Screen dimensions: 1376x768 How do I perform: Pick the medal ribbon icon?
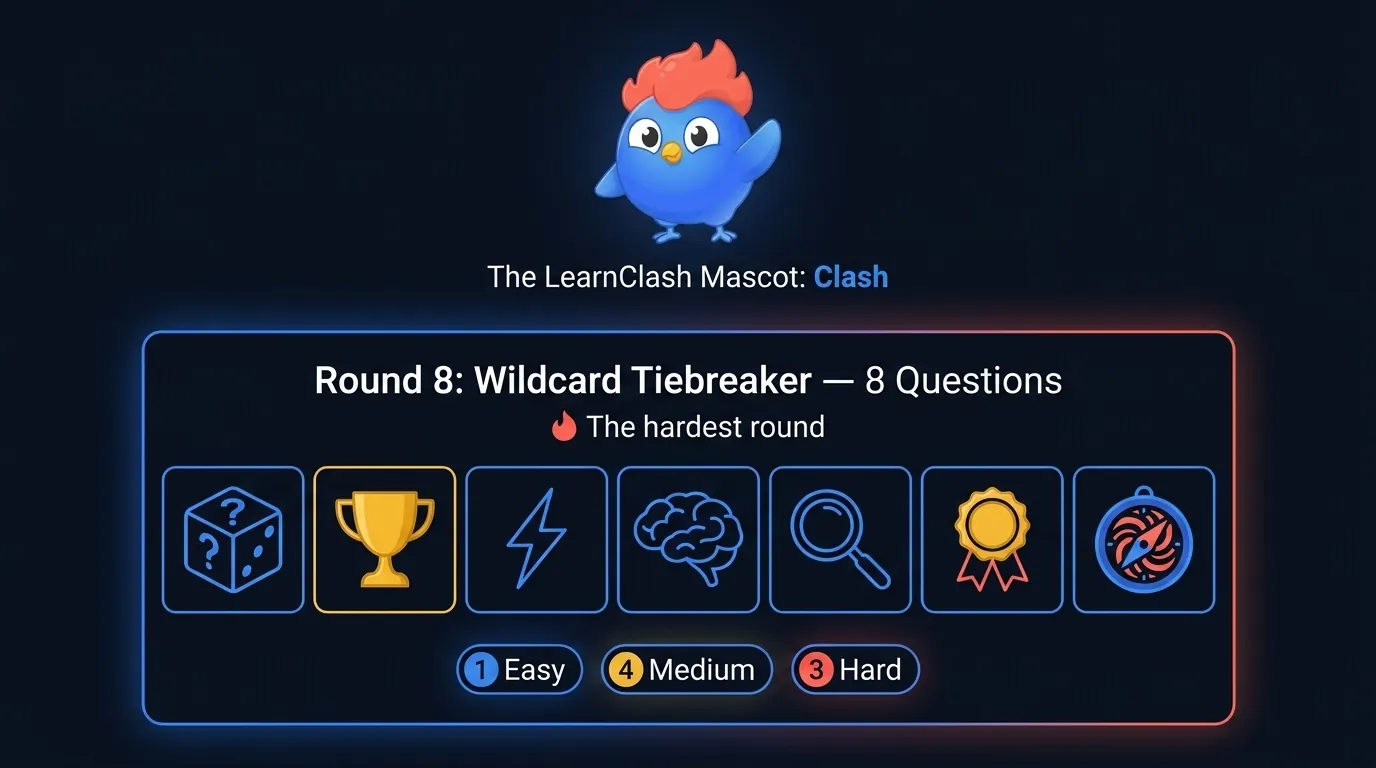point(992,539)
